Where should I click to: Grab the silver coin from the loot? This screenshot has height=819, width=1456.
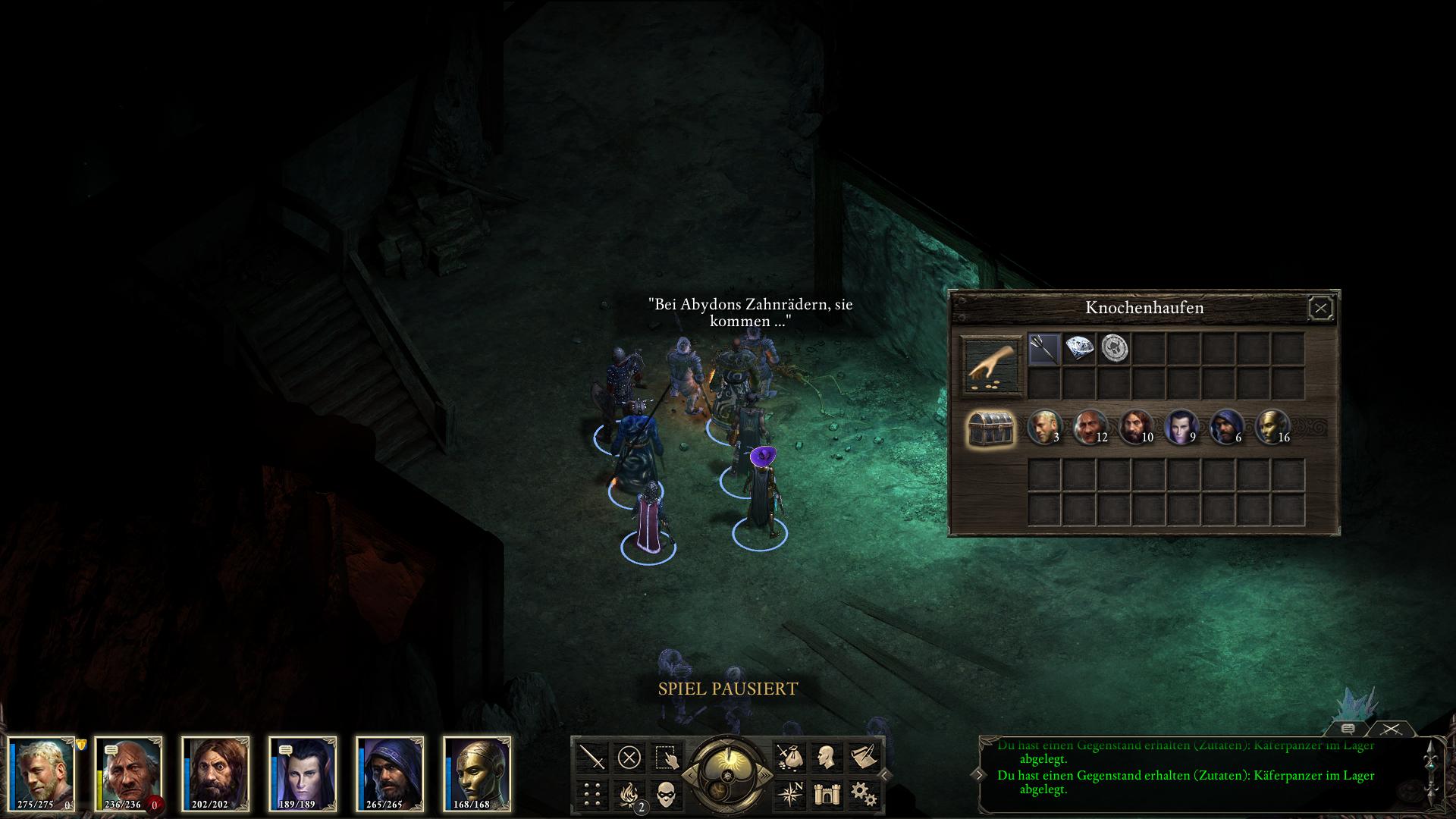(x=1114, y=349)
